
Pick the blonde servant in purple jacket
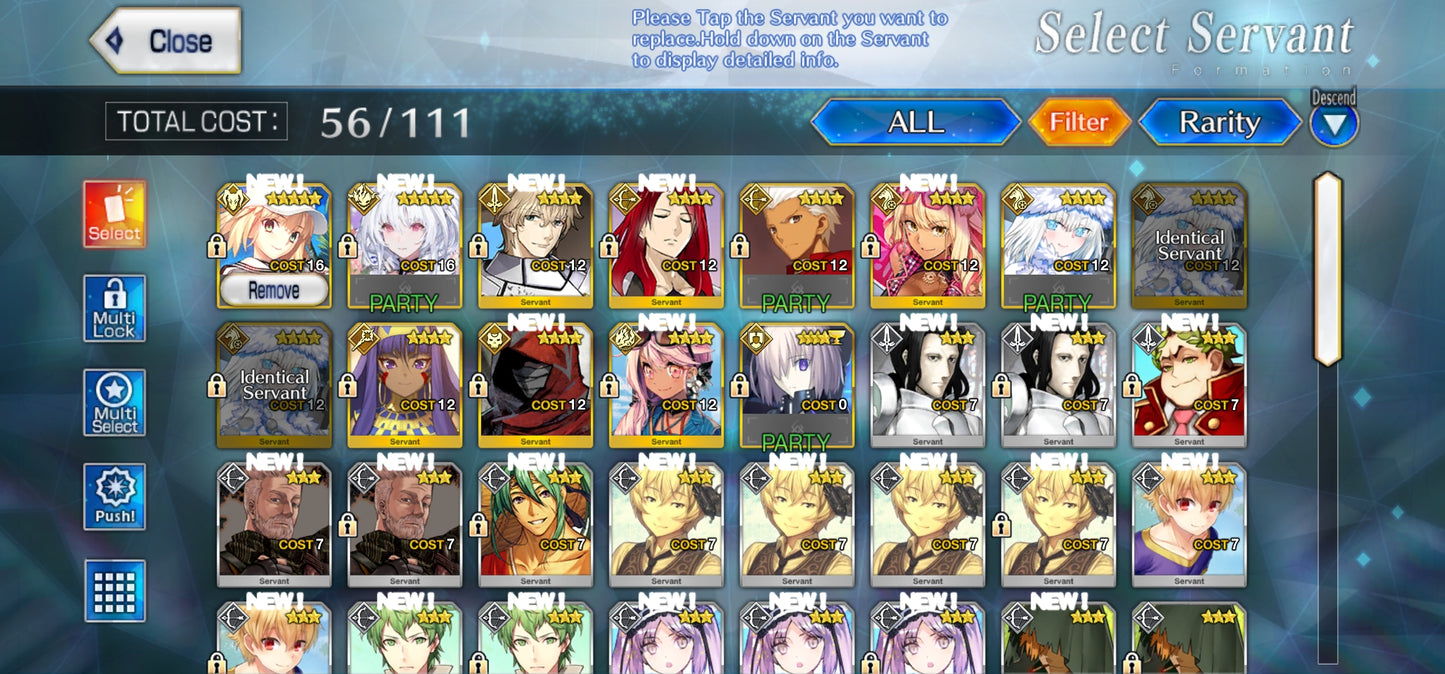click(1188, 523)
